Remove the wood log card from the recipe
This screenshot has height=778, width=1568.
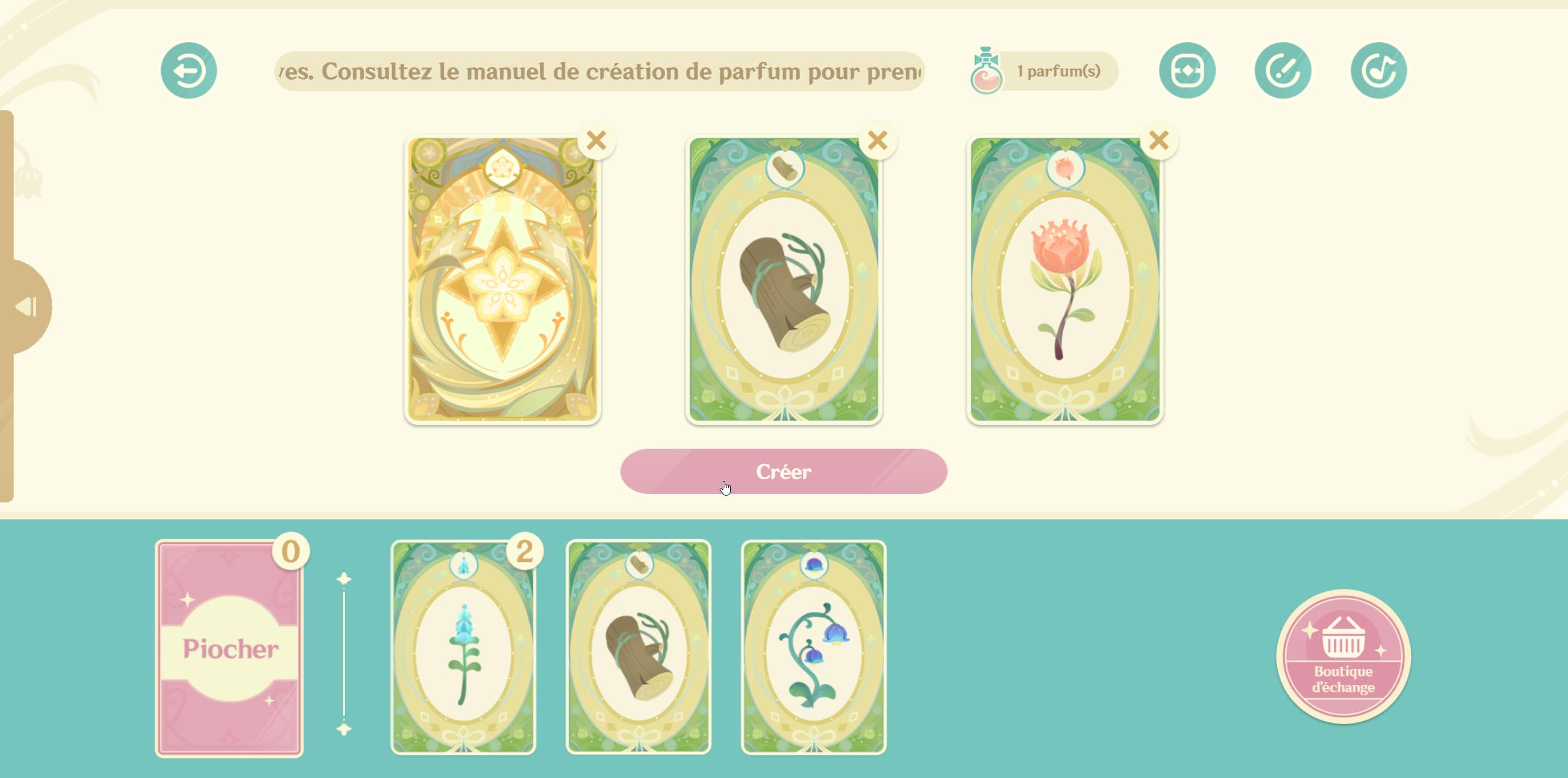tap(876, 140)
